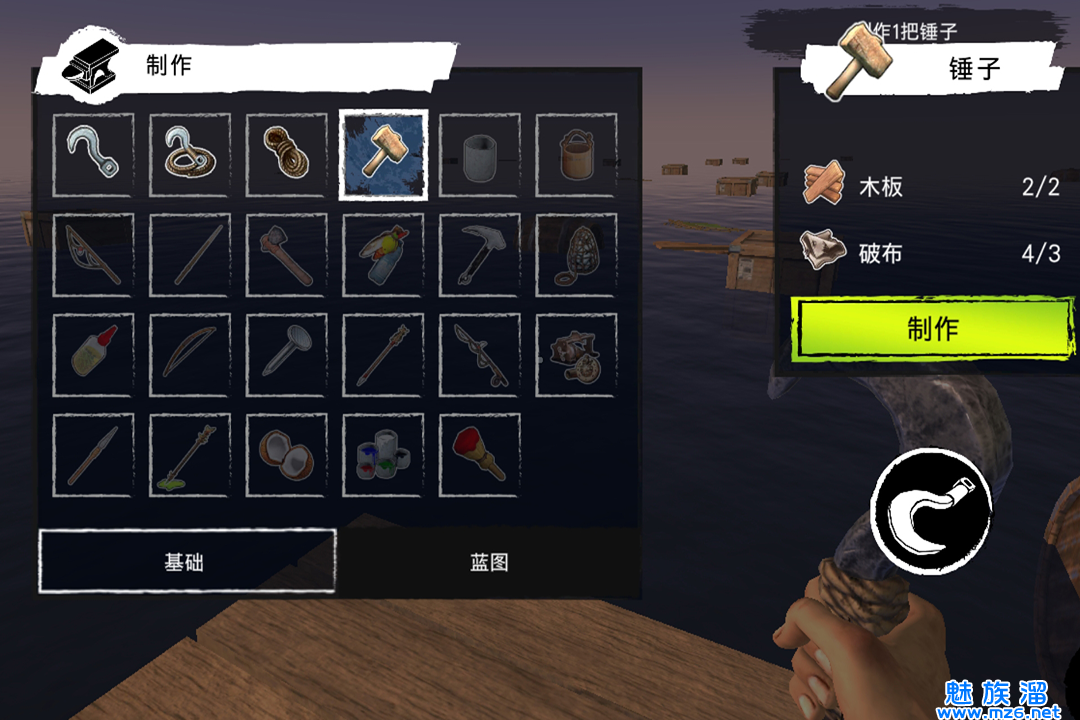Choose the metal nail recipe

pos(287,355)
